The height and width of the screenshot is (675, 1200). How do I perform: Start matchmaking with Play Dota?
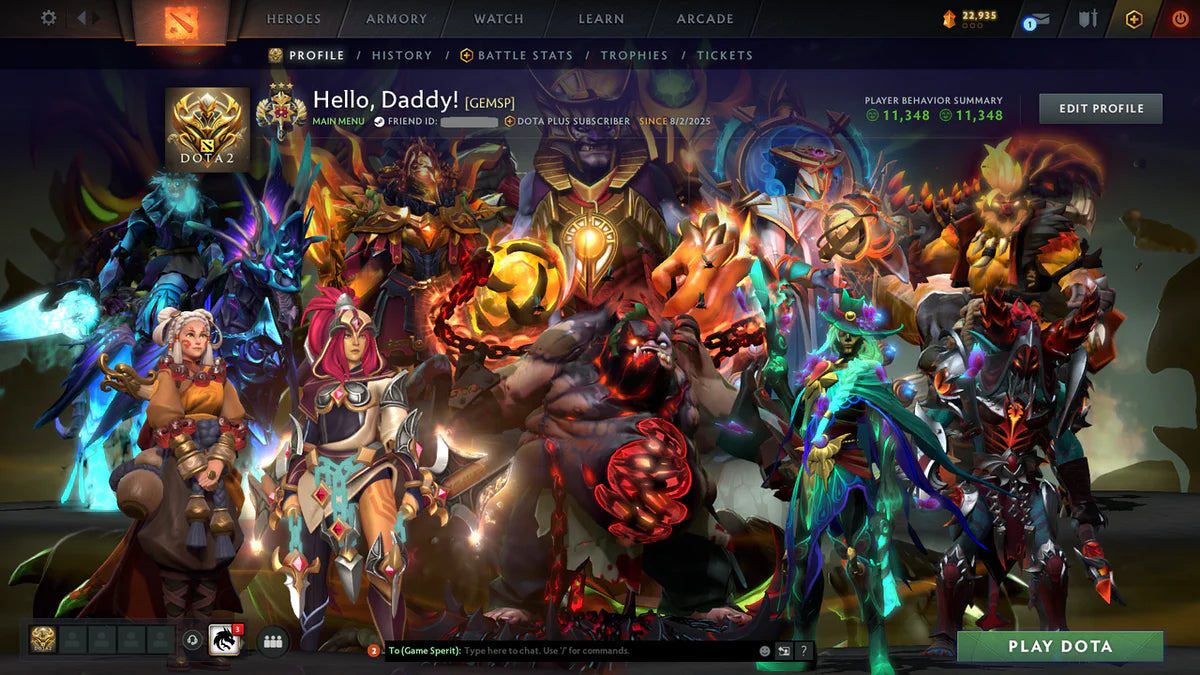(1060, 646)
